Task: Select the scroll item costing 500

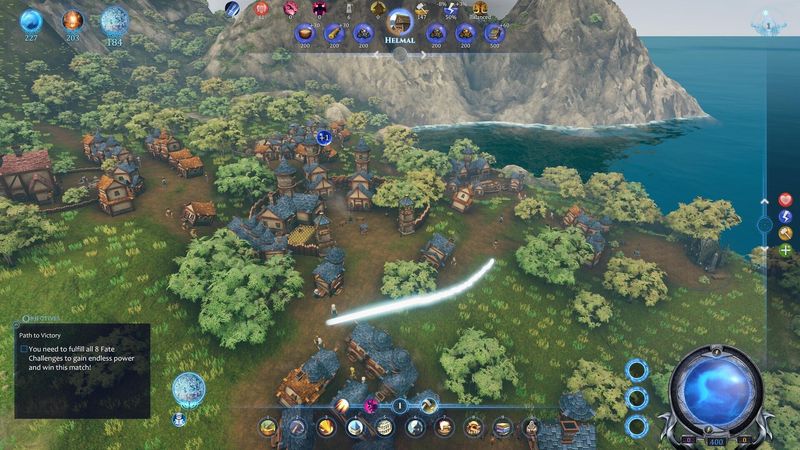Action: (x=493, y=33)
